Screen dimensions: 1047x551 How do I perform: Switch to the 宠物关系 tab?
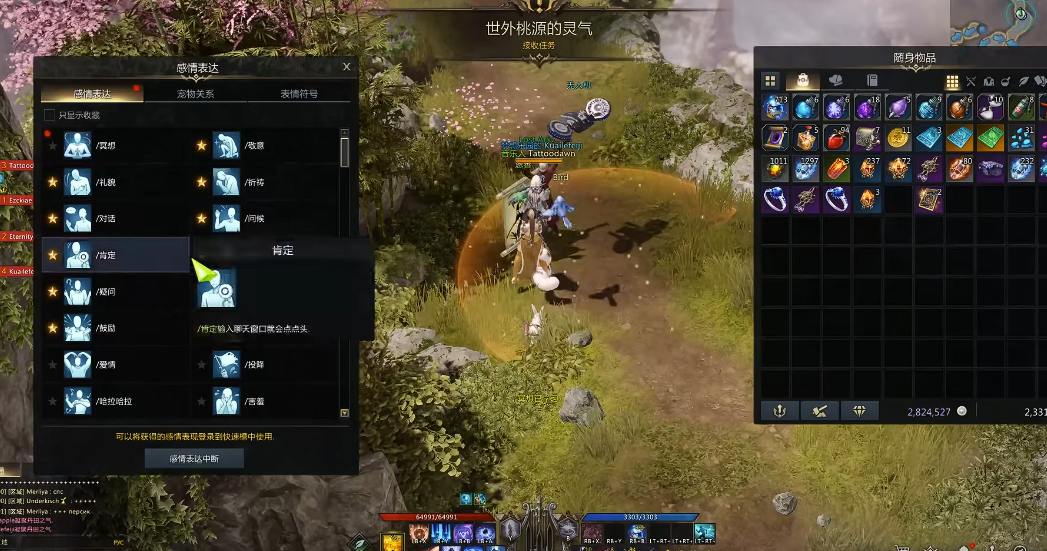195,93
